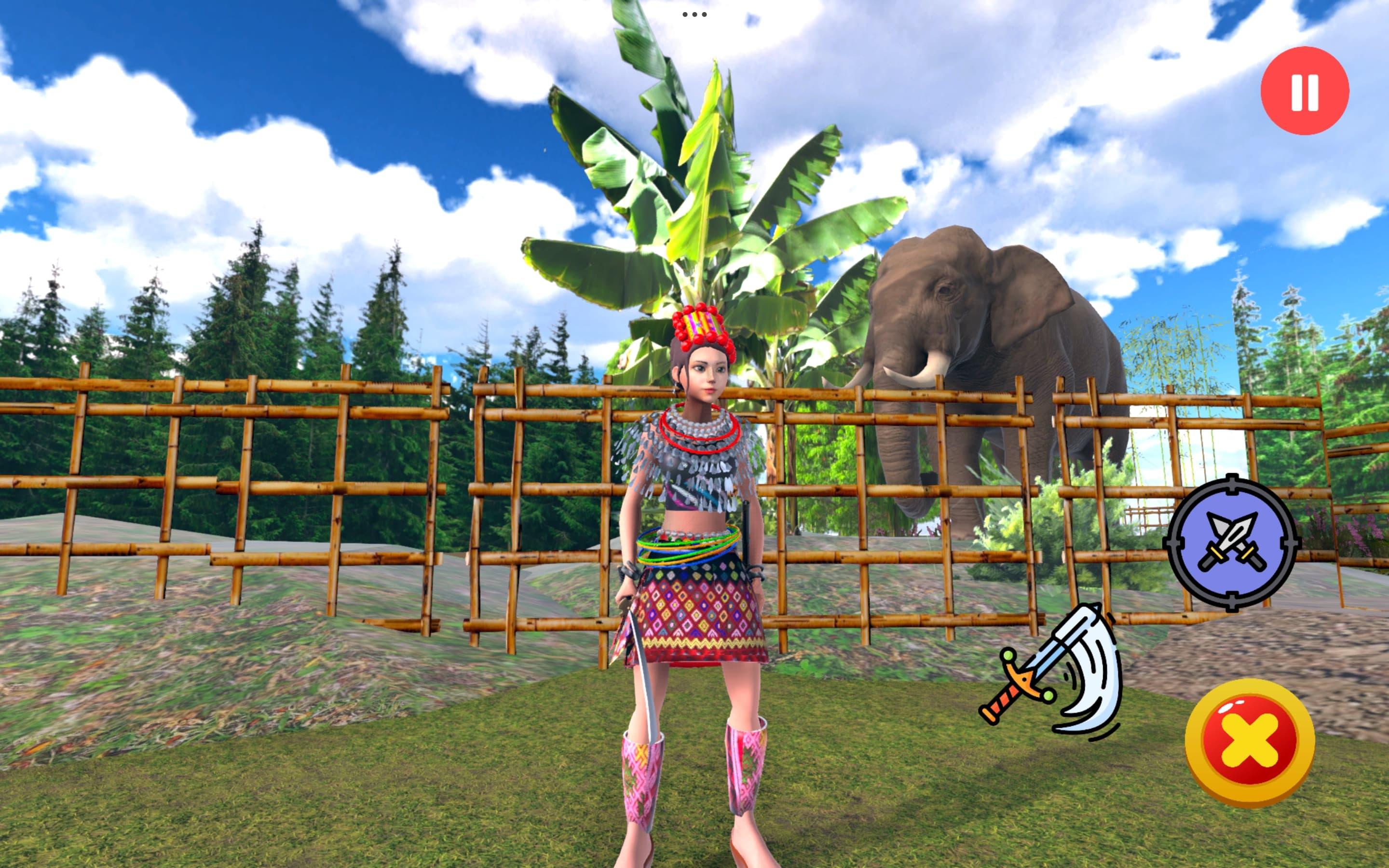Tap the three-dots menu above the scene
Viewport: 1389px width, 868px height.
click(x=694, y=14)
